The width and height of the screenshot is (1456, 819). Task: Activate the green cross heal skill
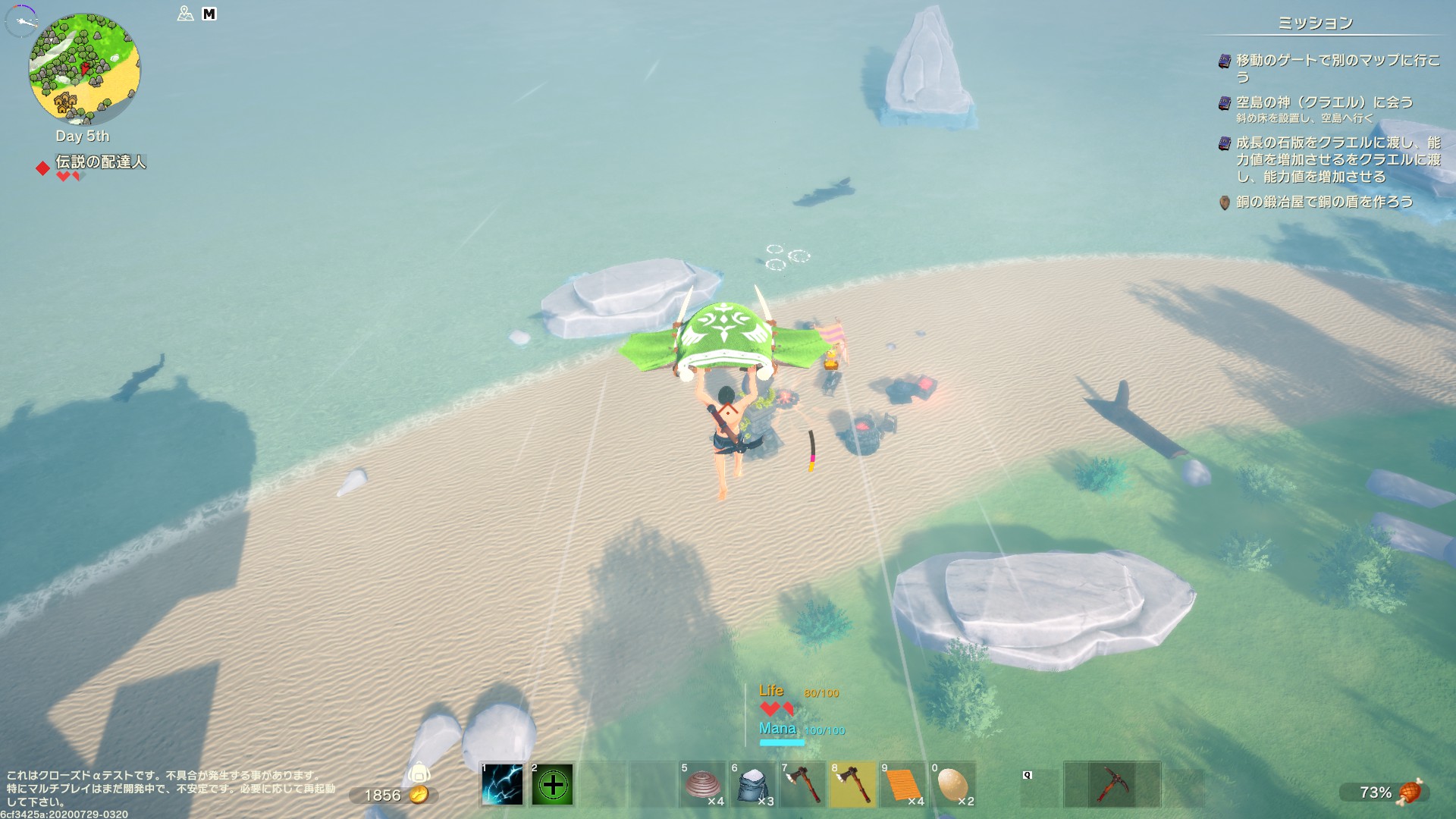coord(552,784)
